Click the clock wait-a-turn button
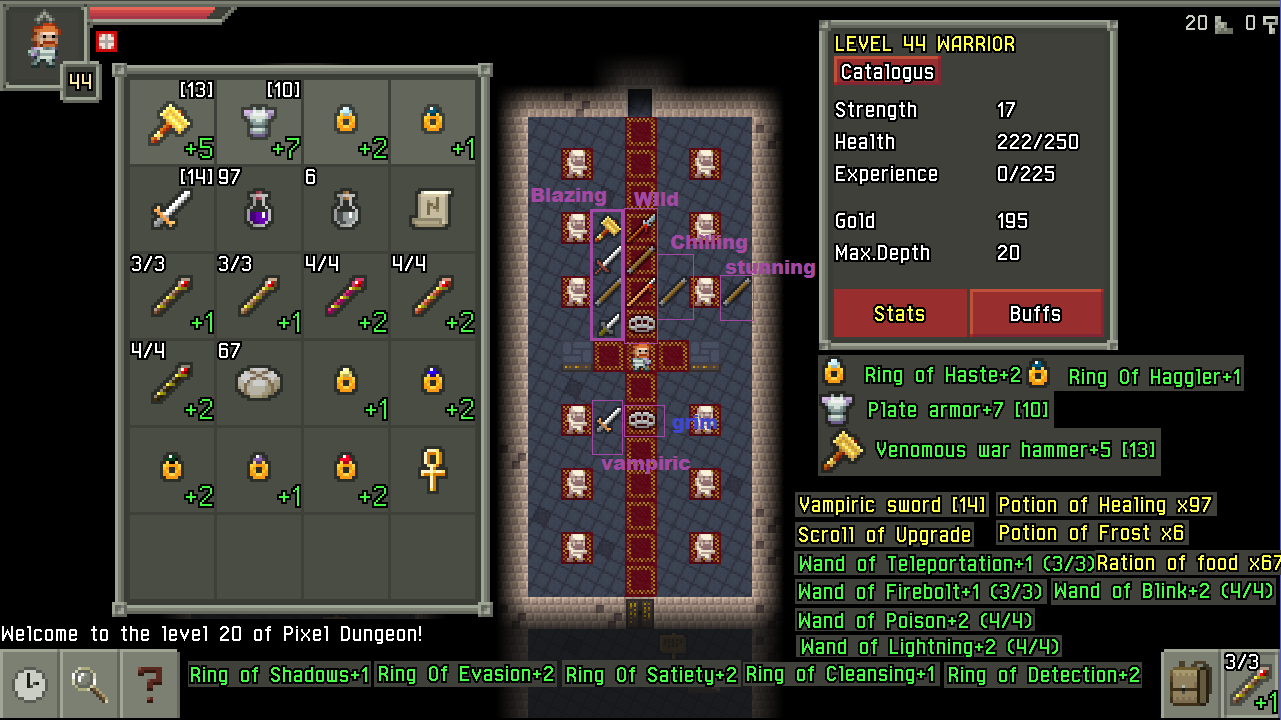 [x=30, y=684]
